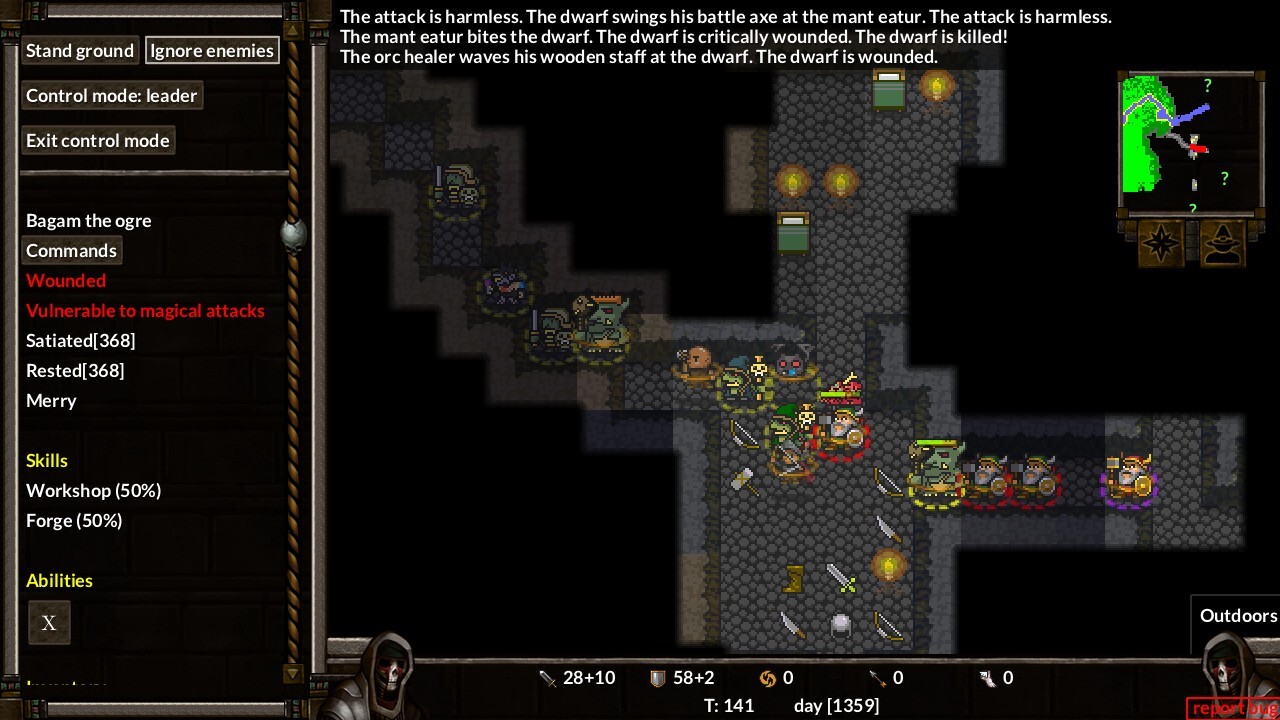
Task: Click the spiral spell damage icon
Action: (x=770, y=677)
